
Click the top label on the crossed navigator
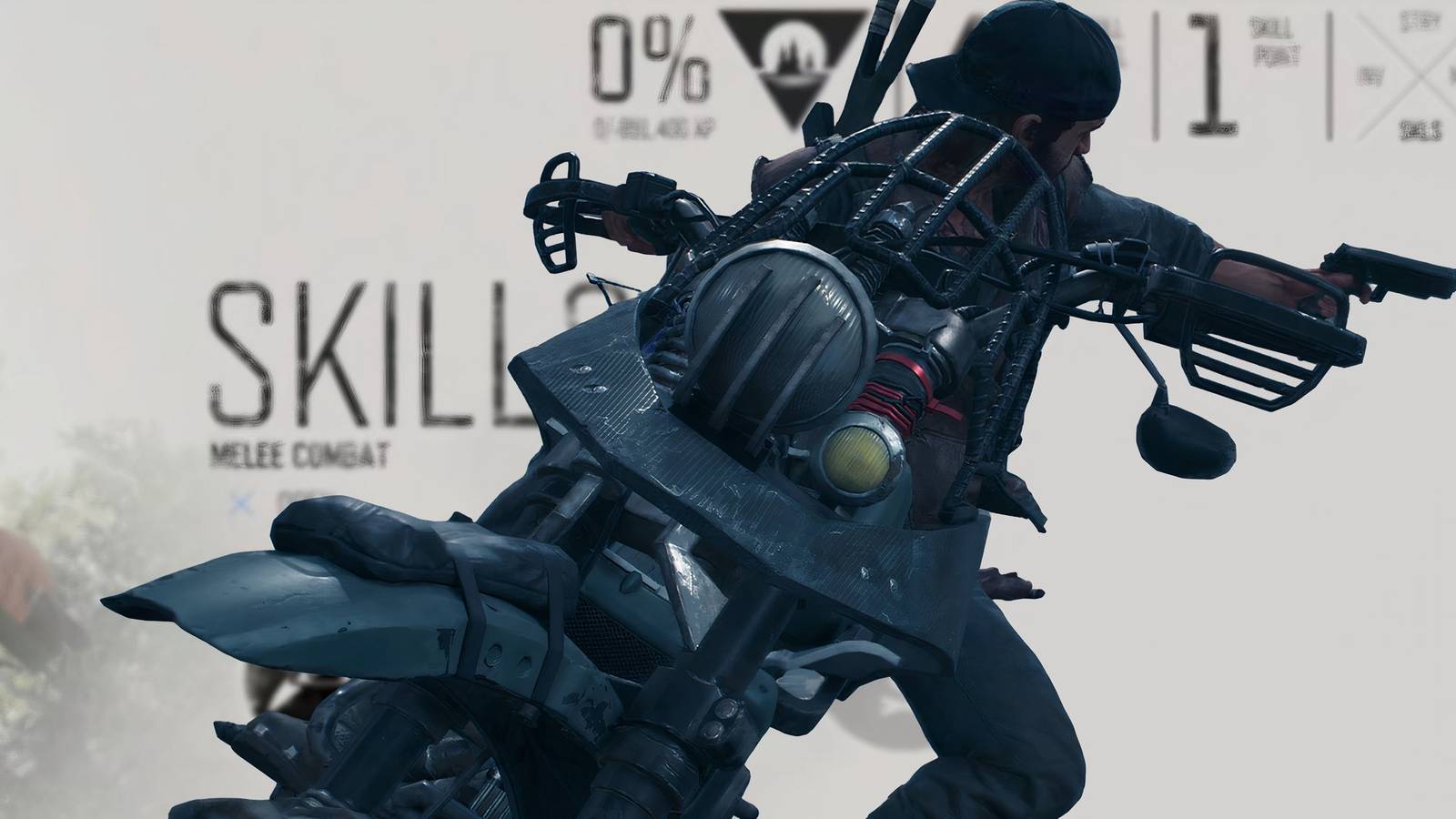[x=1418, y=20]
